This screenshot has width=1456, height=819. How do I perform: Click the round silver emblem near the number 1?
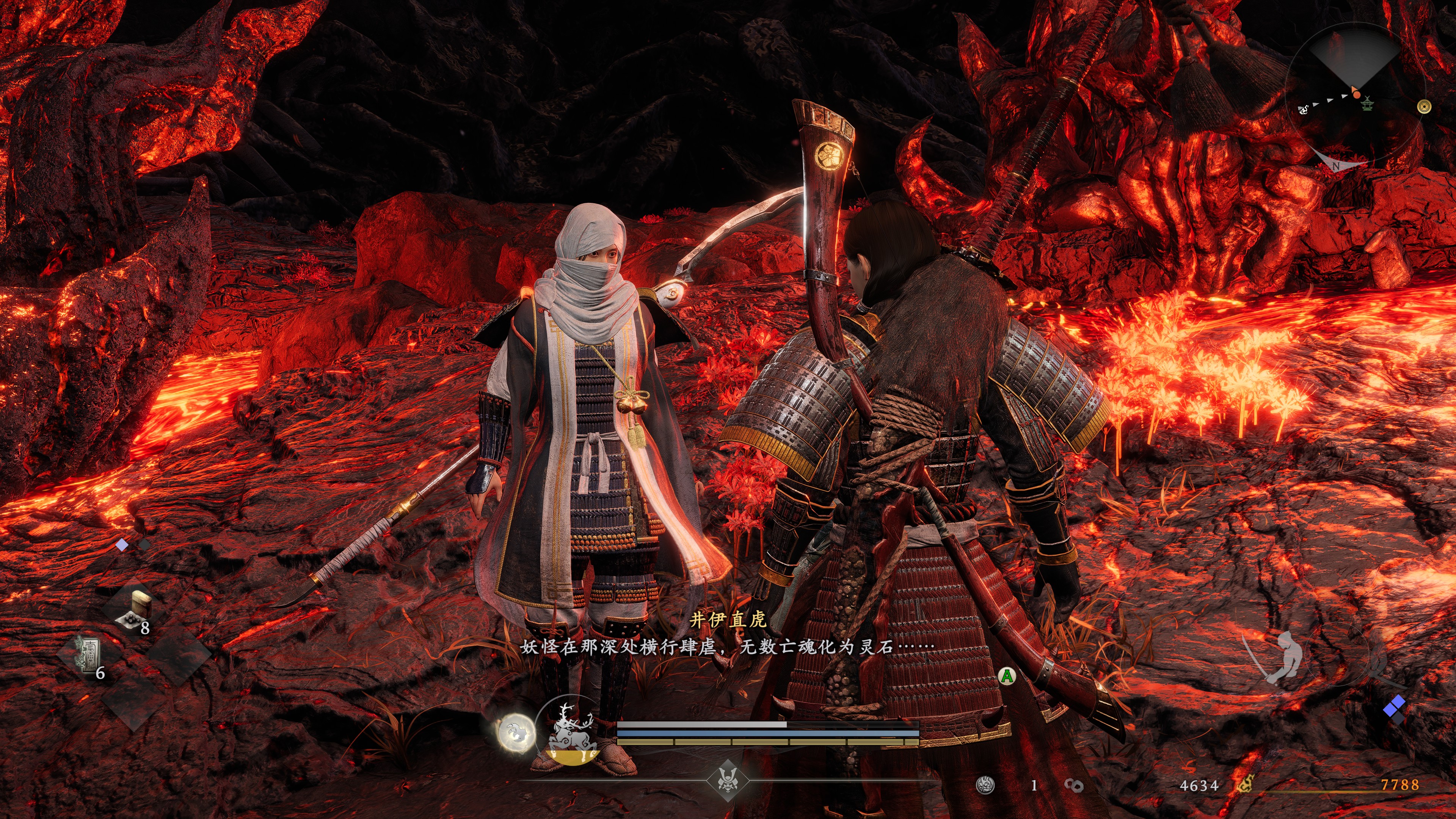985,785
